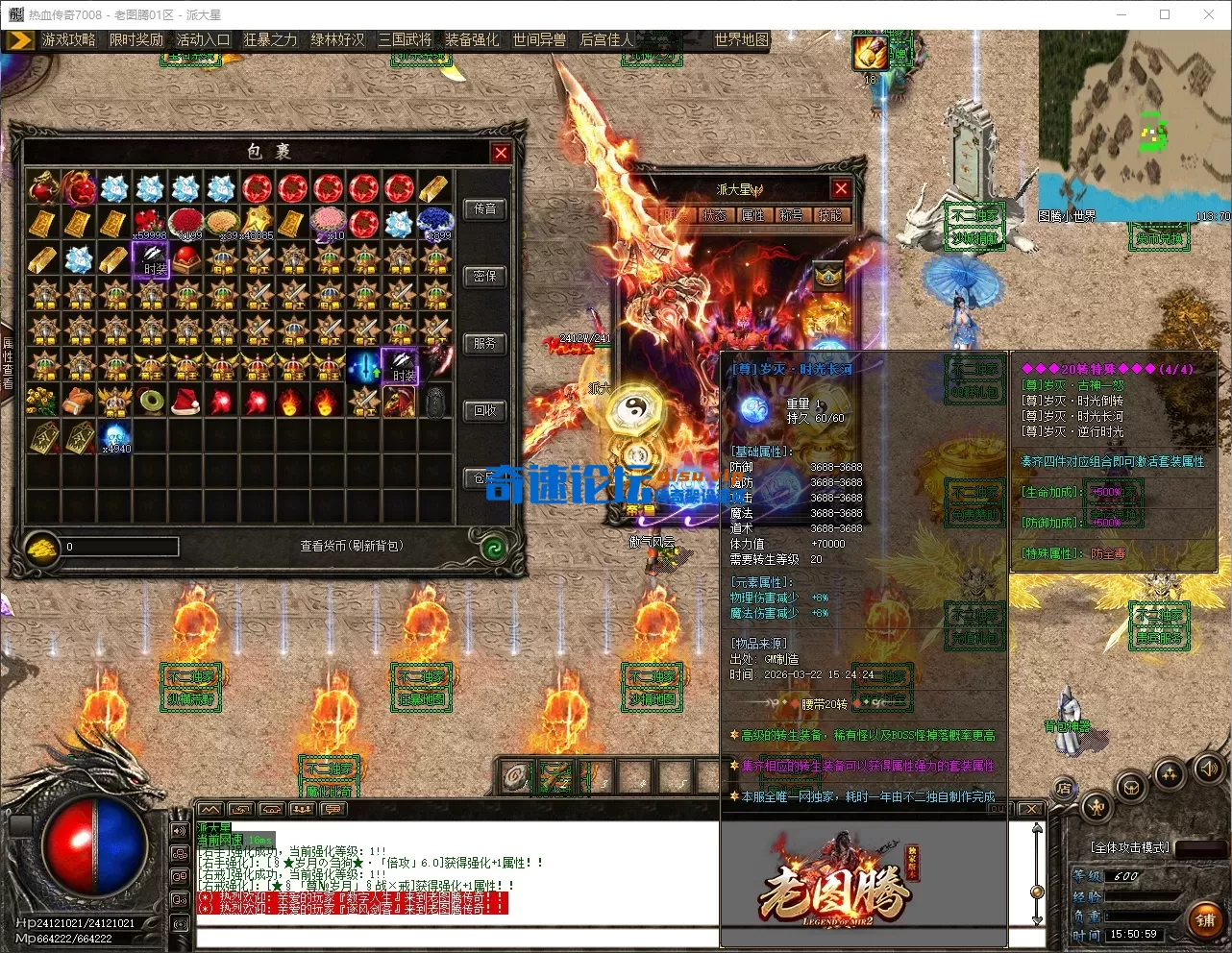Close the 包裹 inventory window
Viewport: 1232px width, 953px height.
tap(501, 153)
